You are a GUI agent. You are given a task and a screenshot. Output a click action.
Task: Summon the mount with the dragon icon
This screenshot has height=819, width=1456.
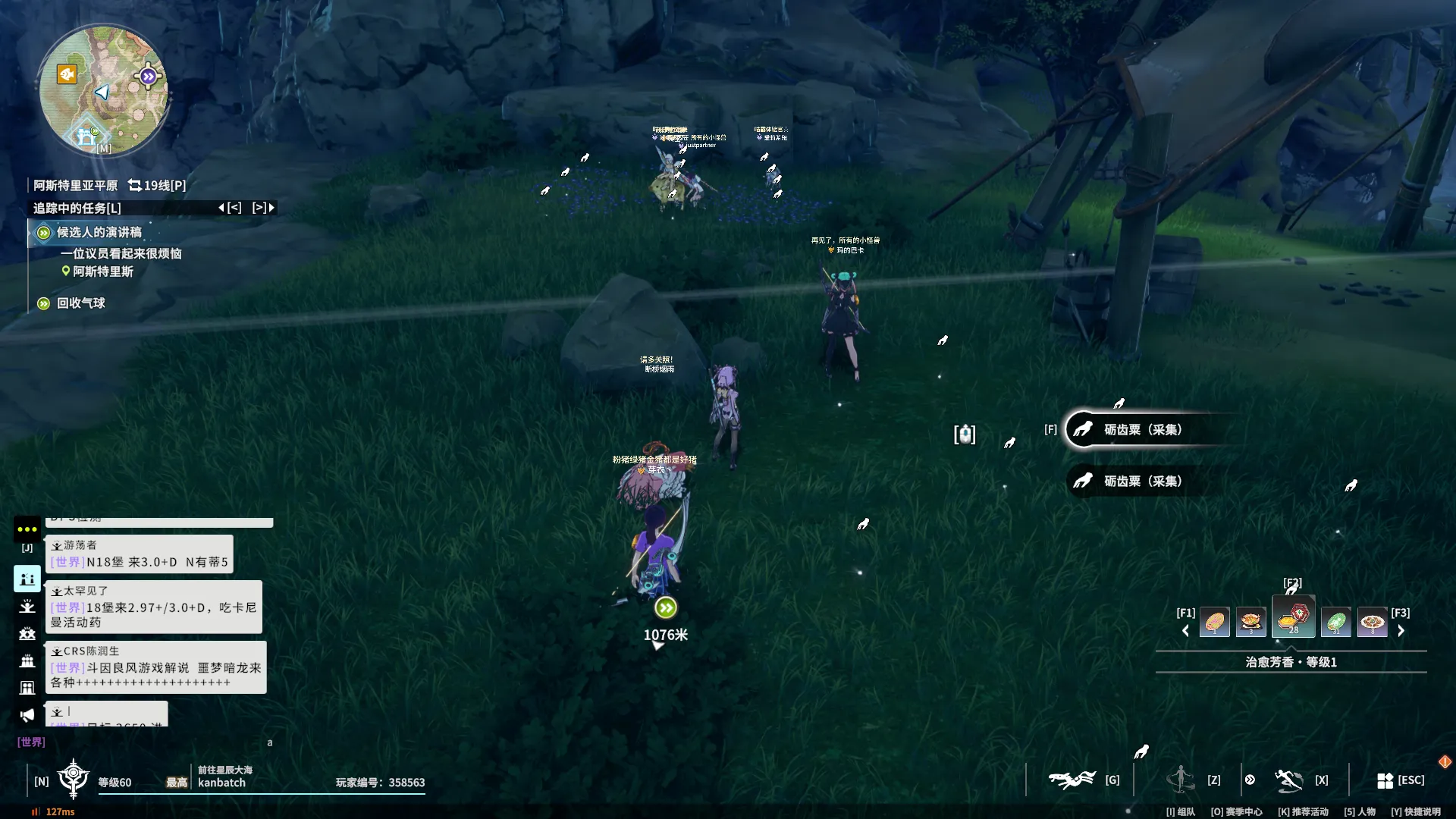1072,780
